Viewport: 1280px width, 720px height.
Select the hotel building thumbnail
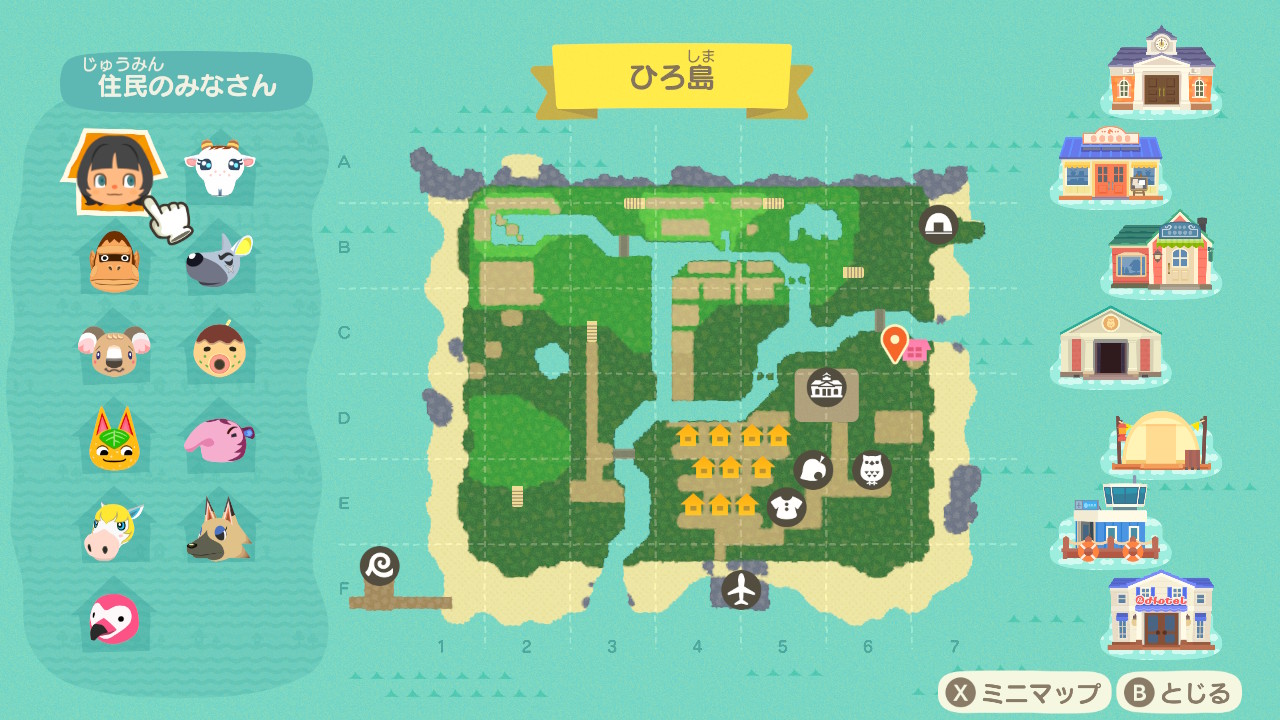[1160, 610]
